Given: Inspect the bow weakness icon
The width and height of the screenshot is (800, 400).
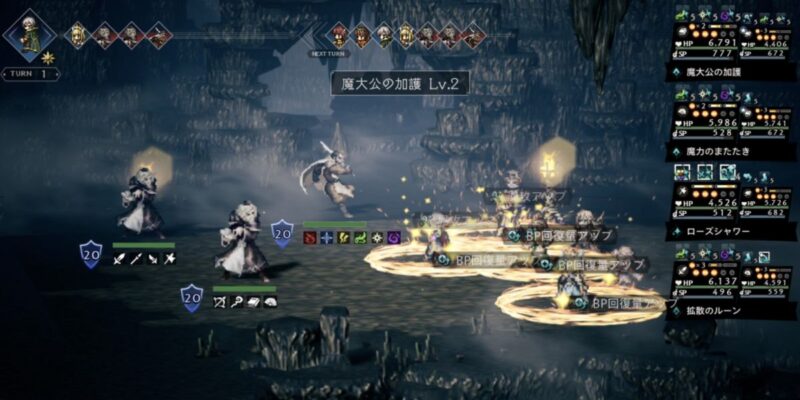Looking at the screenshot, I should pos(219,301).
